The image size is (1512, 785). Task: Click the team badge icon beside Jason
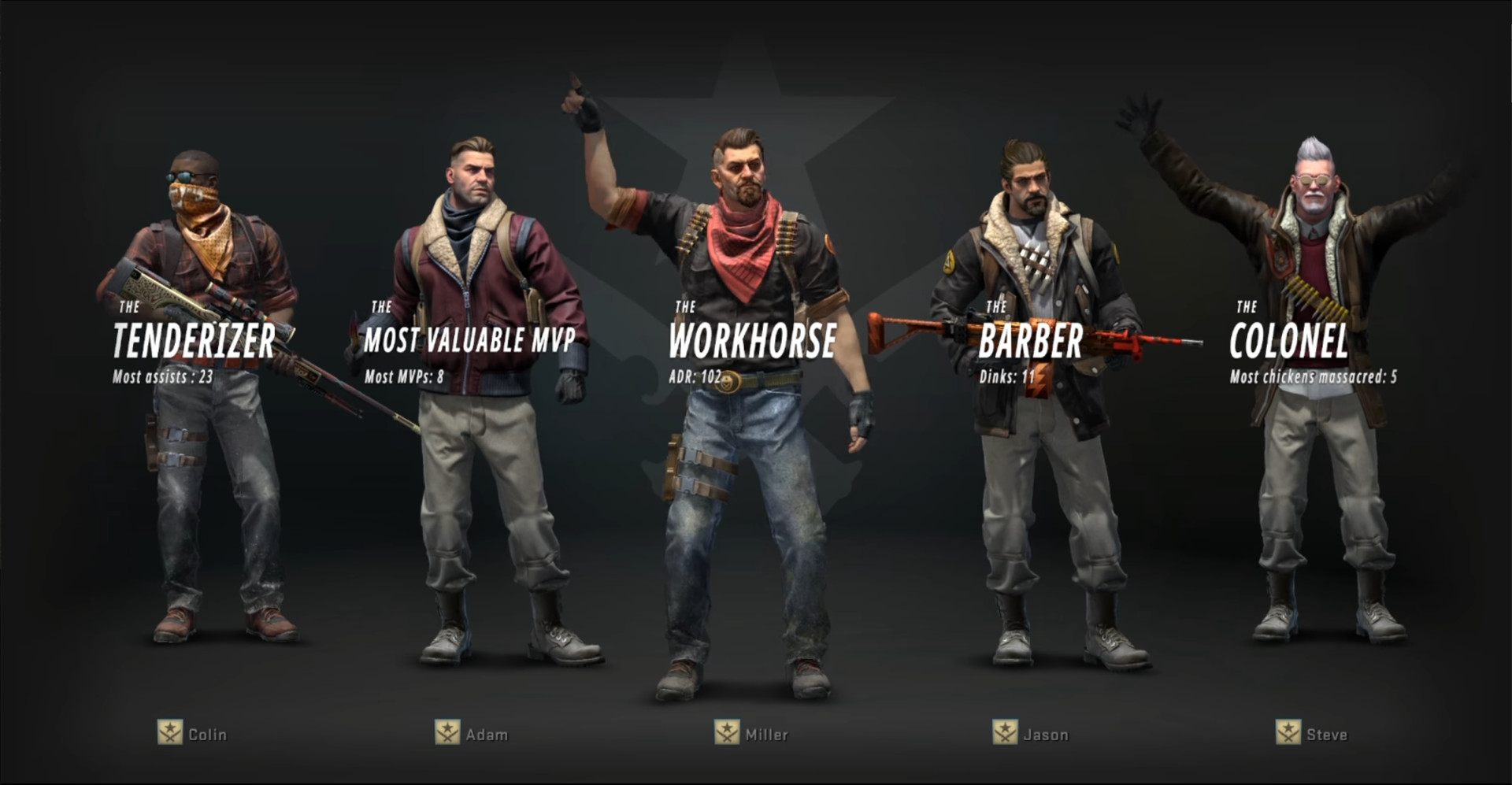(x=1006, y=734)
